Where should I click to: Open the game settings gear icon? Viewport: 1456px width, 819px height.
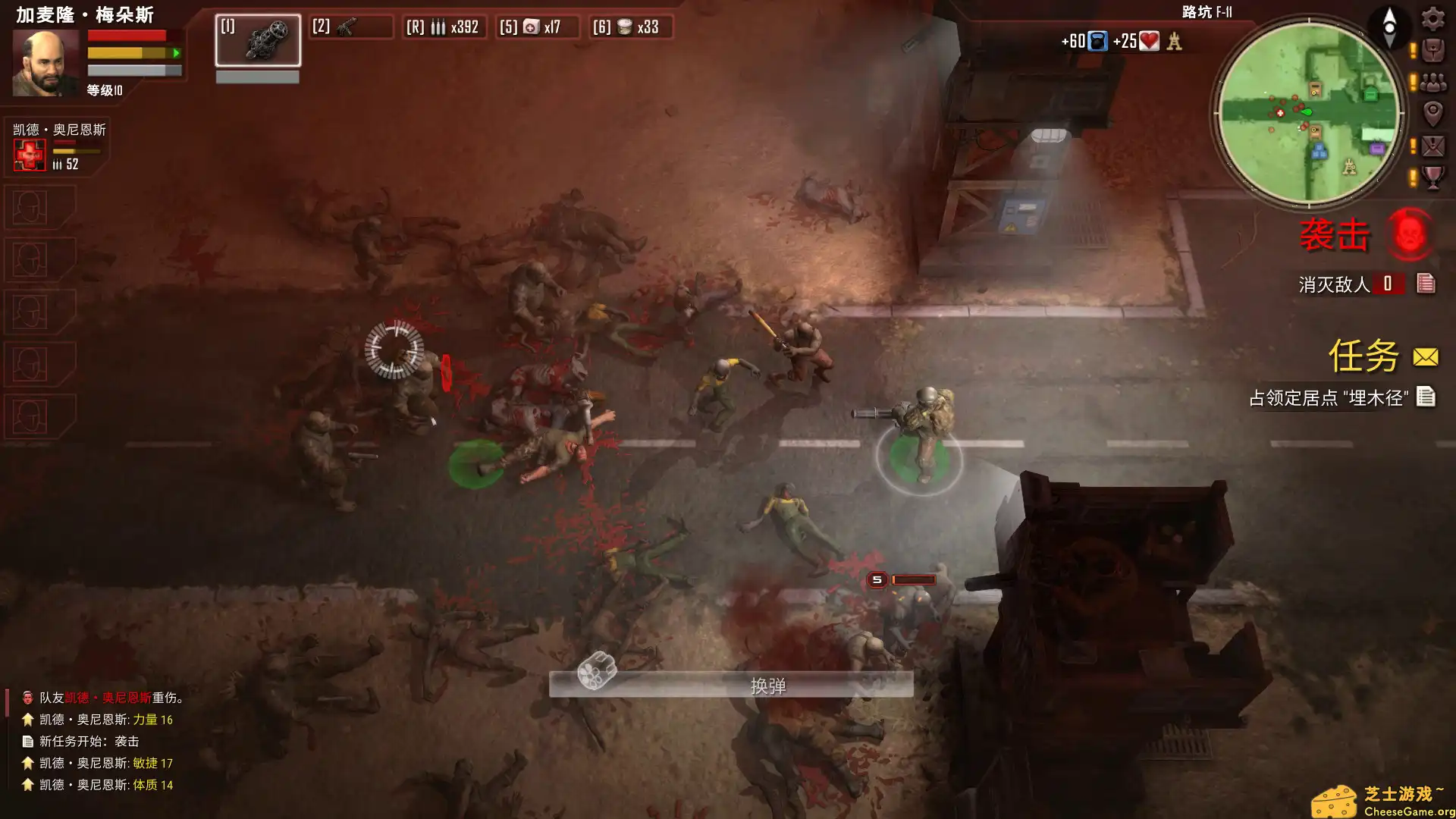tap(1432, 19)
